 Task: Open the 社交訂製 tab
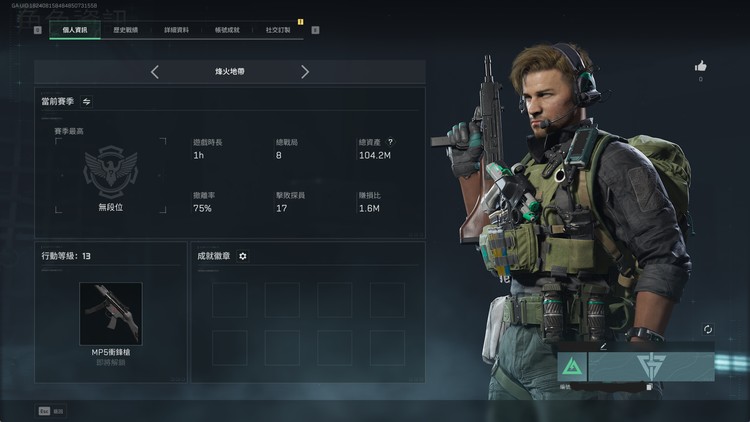click(x=278, y=30)
